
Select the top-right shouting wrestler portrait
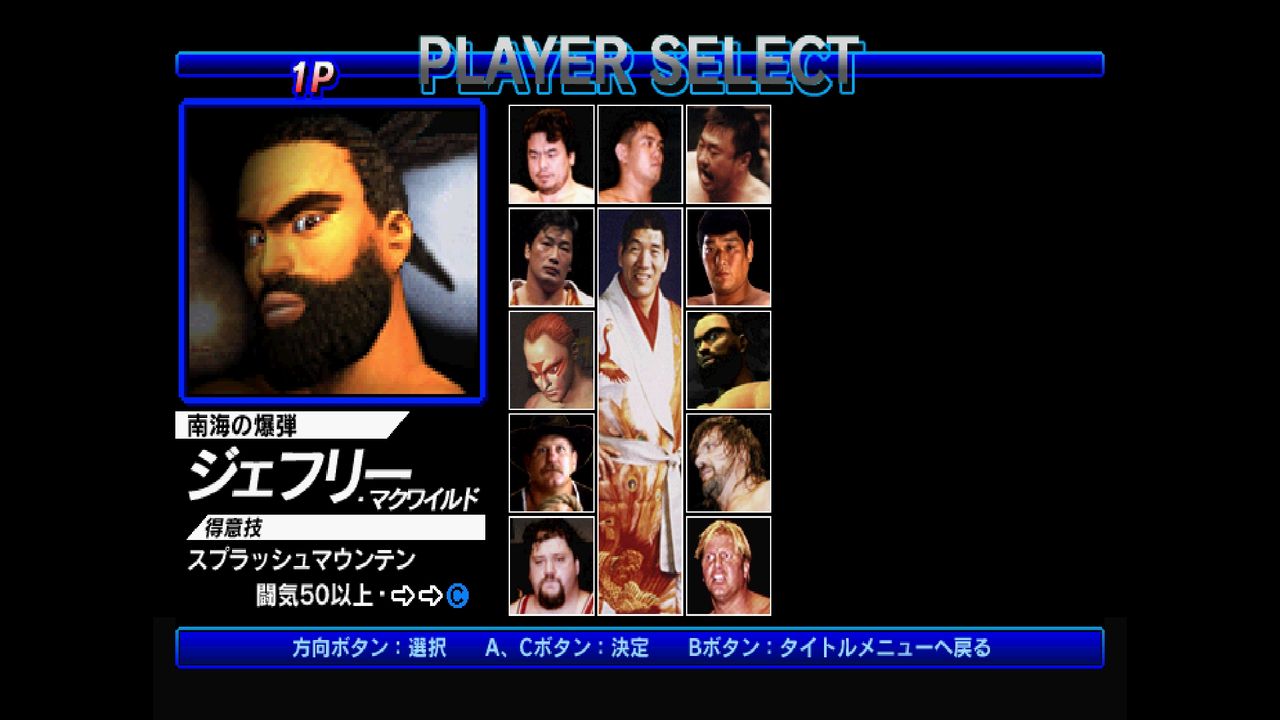point(729,153)
